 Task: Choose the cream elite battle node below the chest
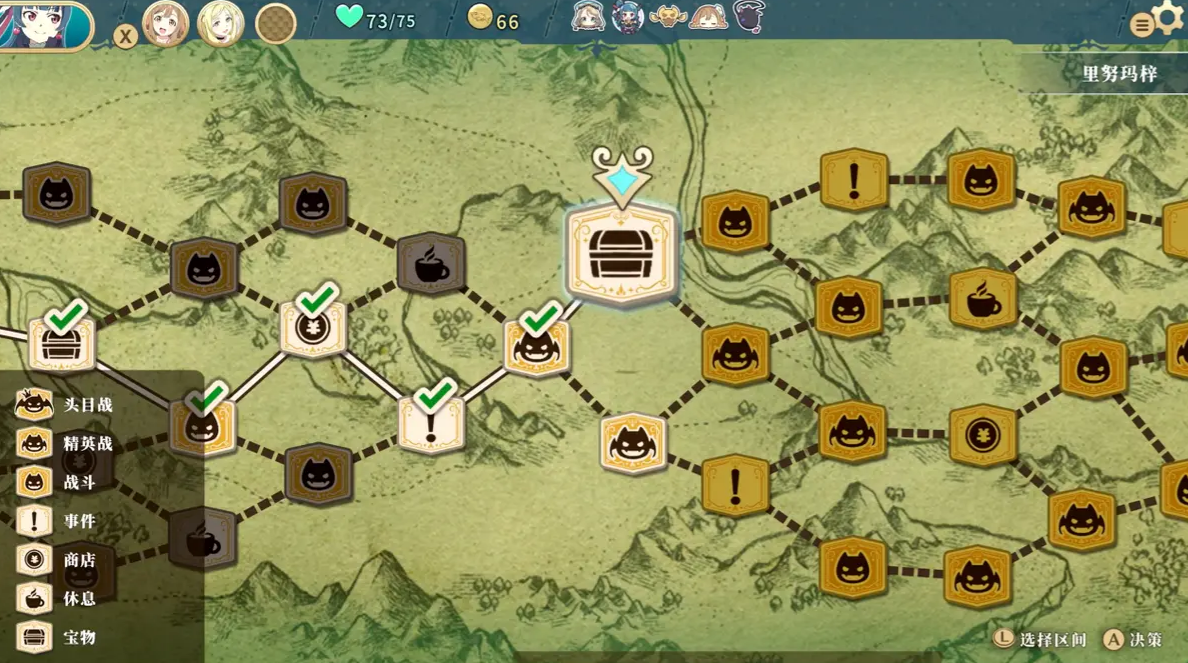(x=633, y=443)
